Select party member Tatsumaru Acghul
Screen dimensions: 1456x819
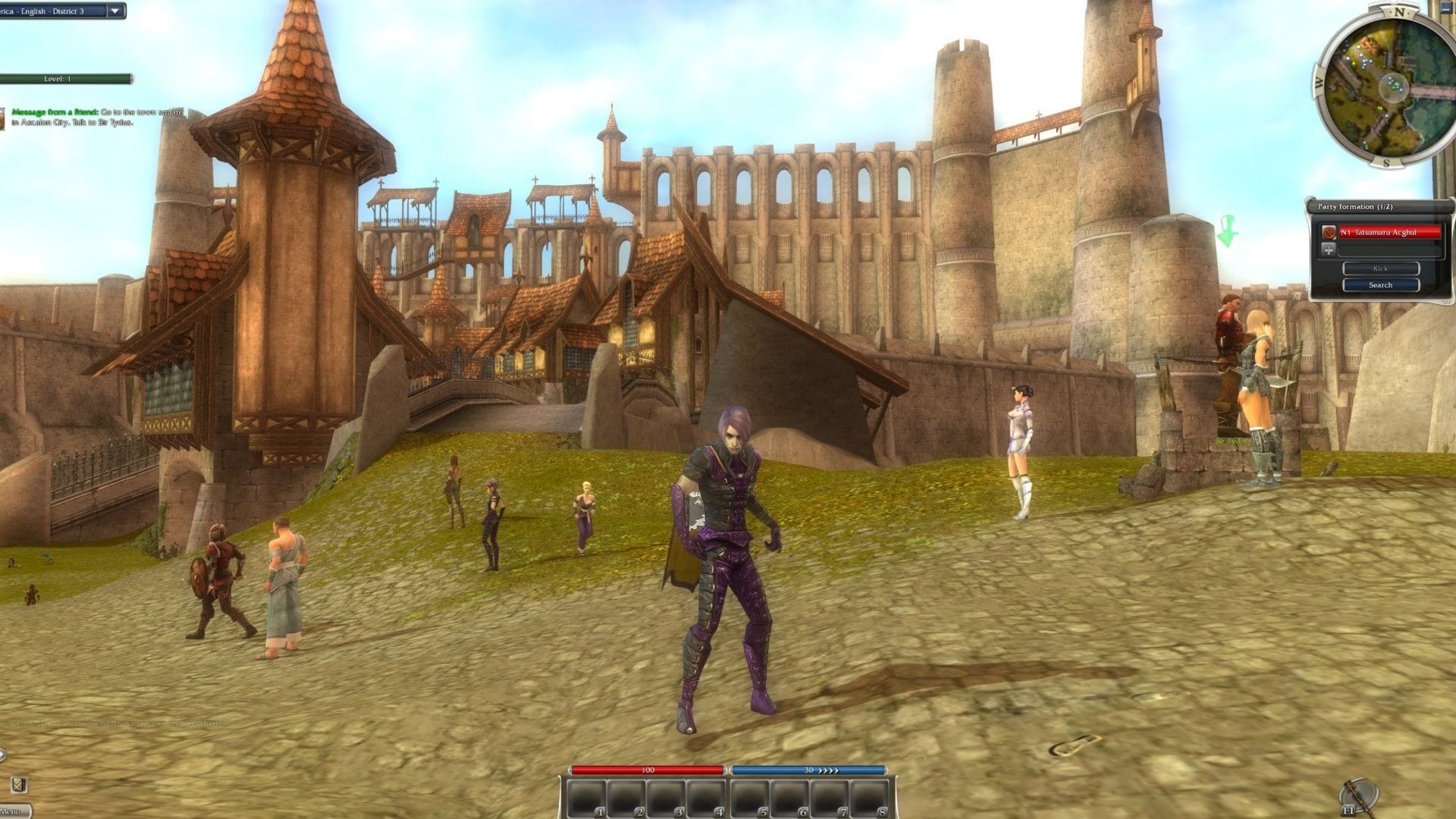(1391, 232)
